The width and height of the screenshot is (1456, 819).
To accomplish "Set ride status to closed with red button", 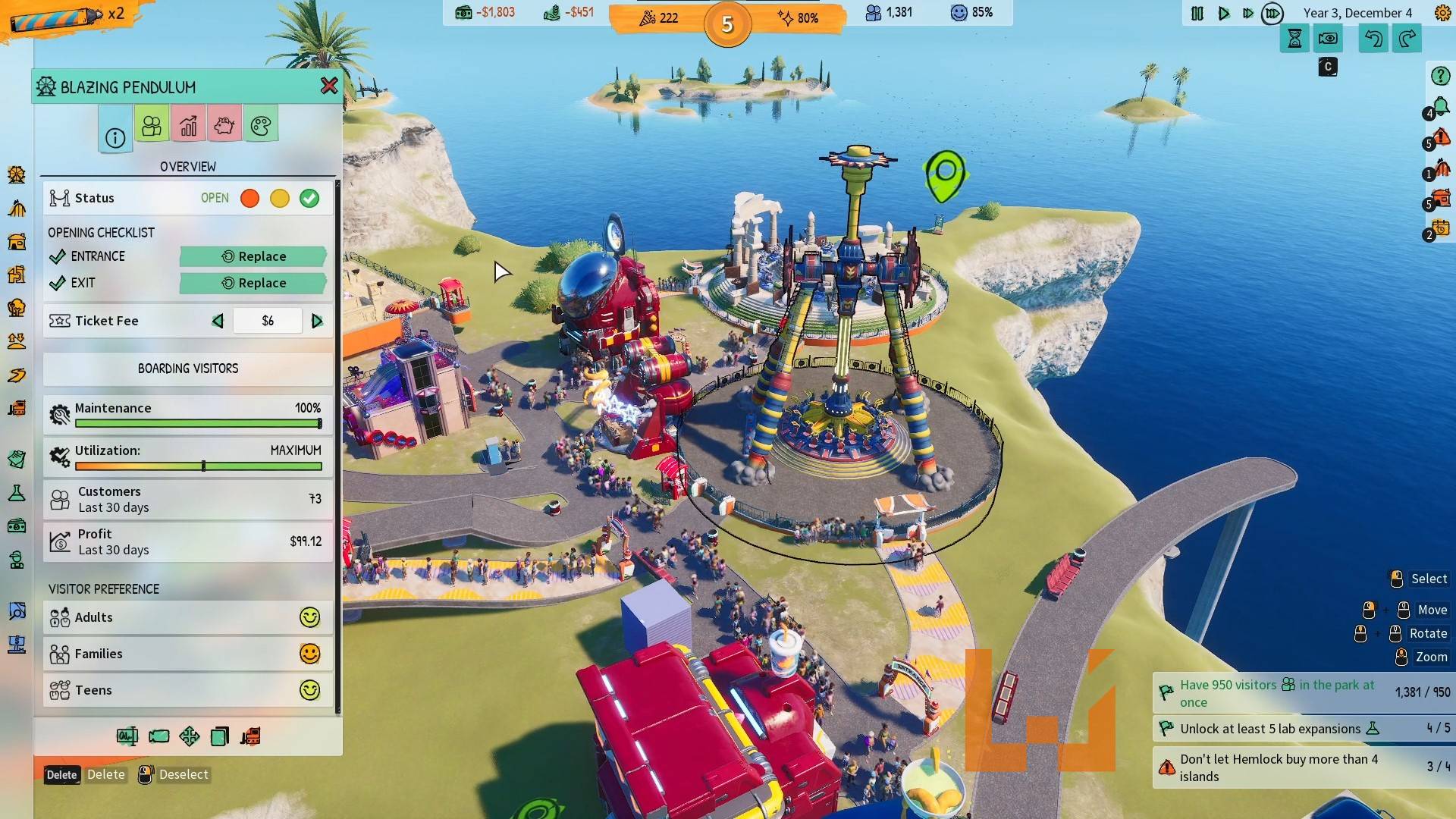I will pos(249,199).
